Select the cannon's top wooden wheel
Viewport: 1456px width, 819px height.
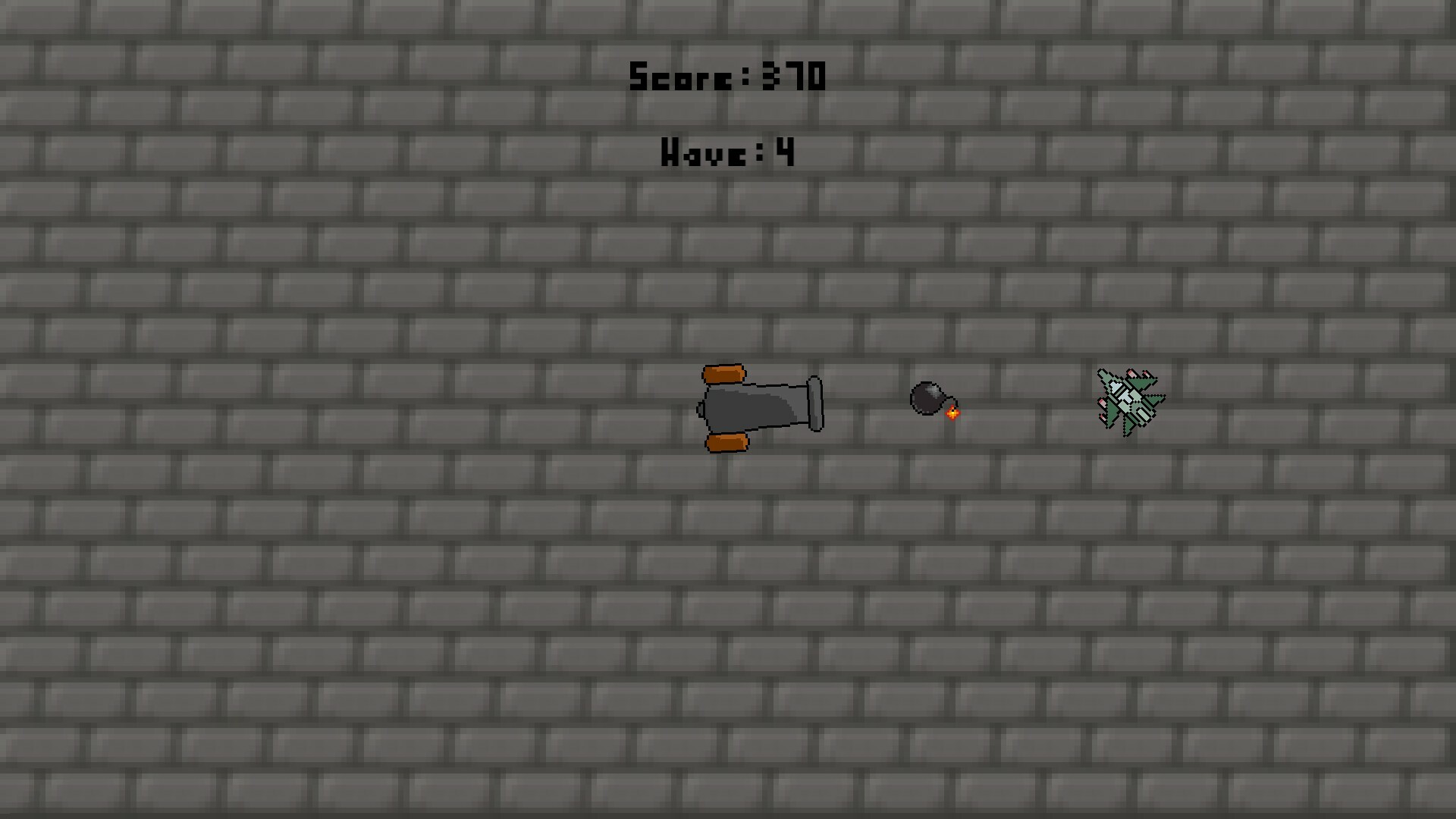click(724, 374)
